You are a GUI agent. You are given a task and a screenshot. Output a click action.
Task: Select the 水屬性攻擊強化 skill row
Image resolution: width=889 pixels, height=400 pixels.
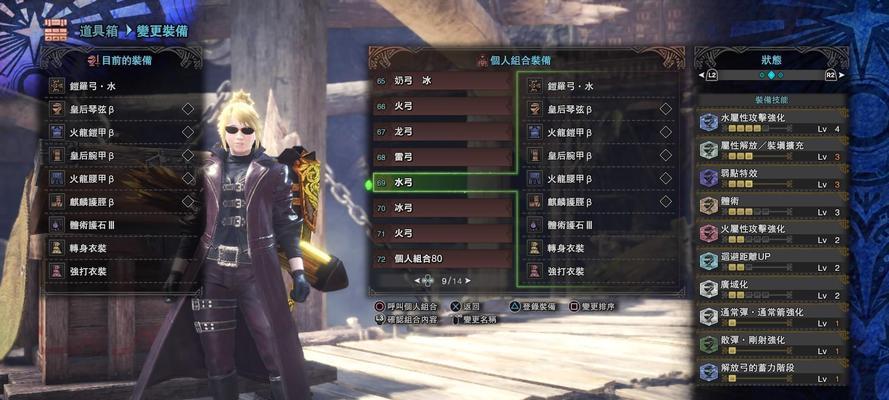[771, 122]
